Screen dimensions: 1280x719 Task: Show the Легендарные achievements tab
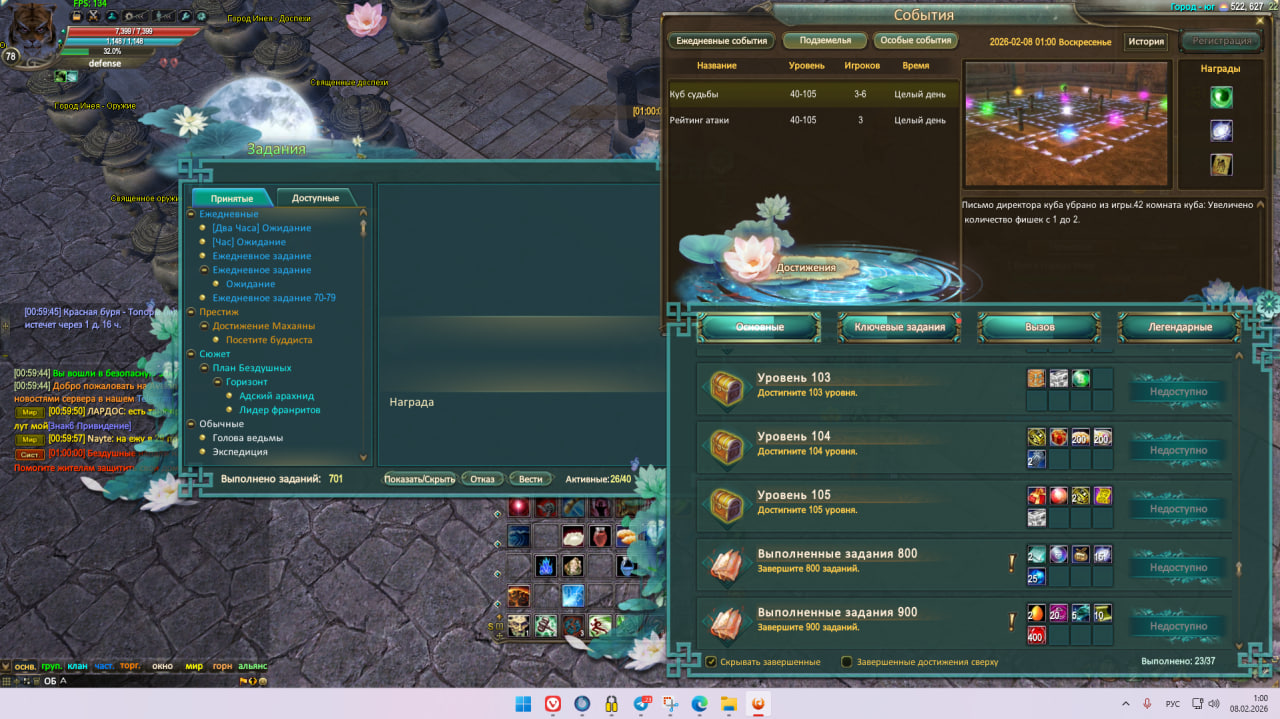pyautogui.click(x=1179, y=327)
